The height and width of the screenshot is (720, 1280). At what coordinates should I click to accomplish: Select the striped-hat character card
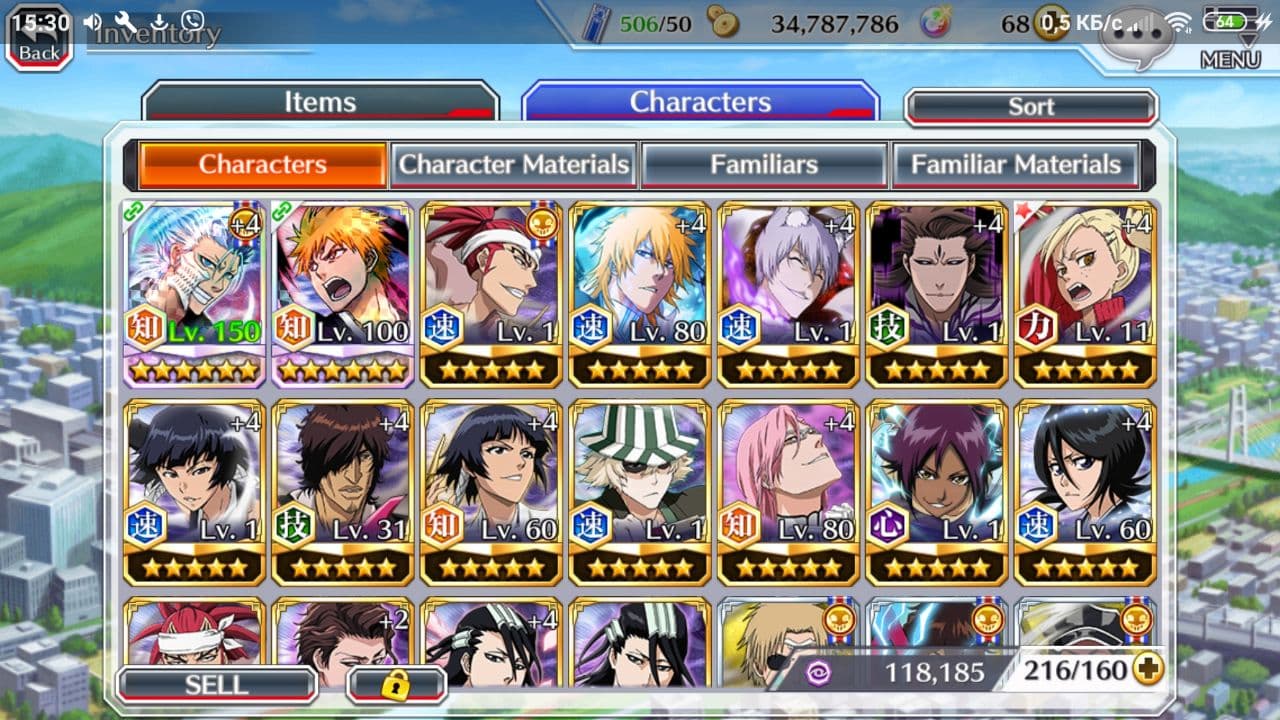click(640, 490)
